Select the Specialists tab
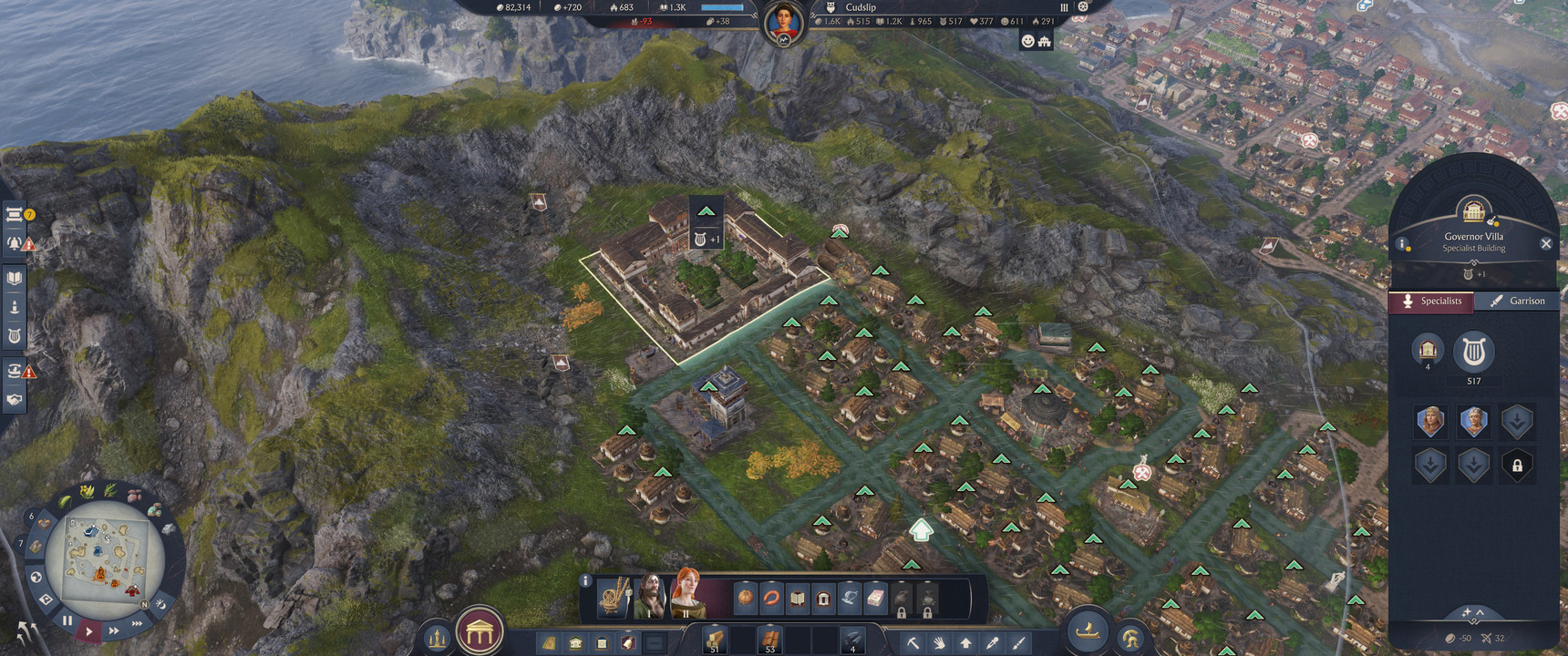1568x656 pixels. [1431, 302]
